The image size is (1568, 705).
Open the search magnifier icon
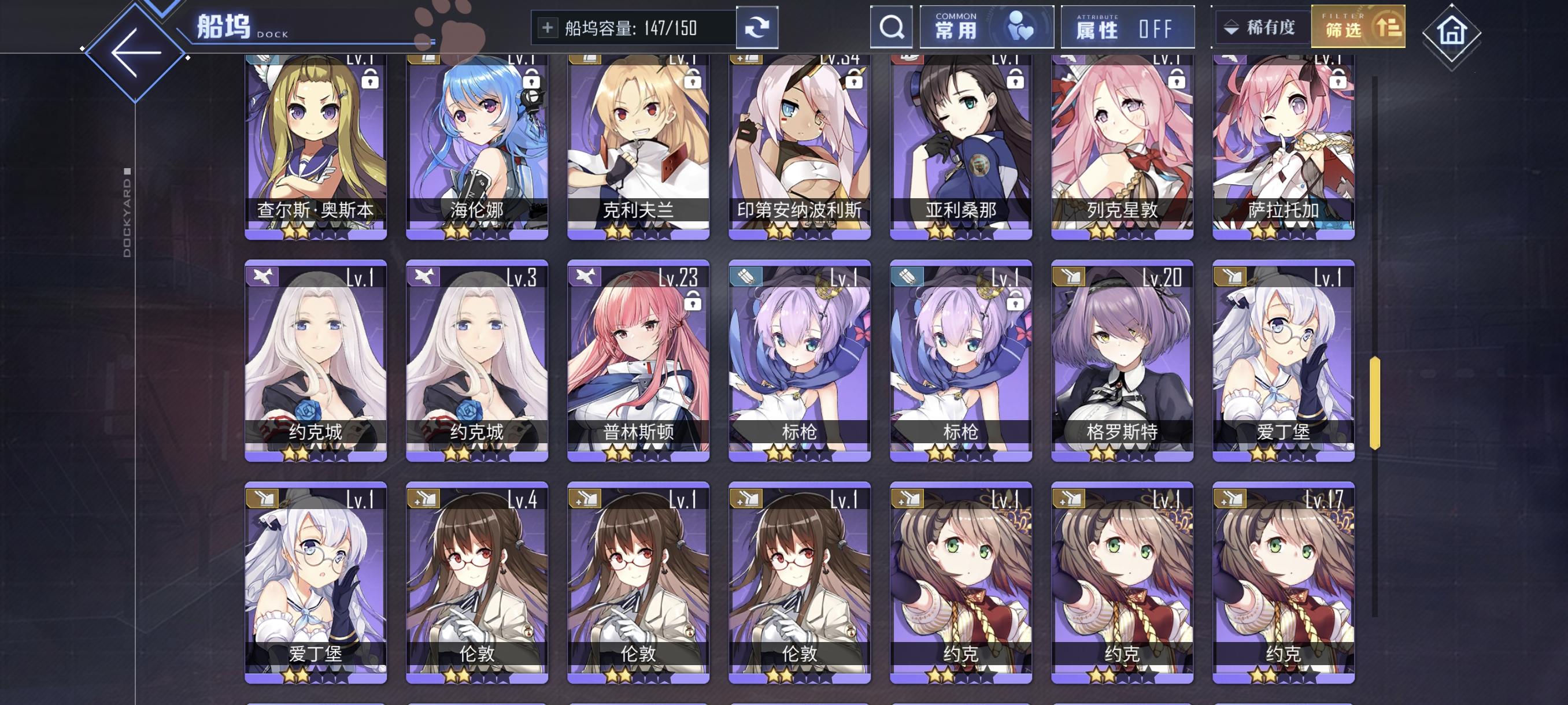point(891,27)
